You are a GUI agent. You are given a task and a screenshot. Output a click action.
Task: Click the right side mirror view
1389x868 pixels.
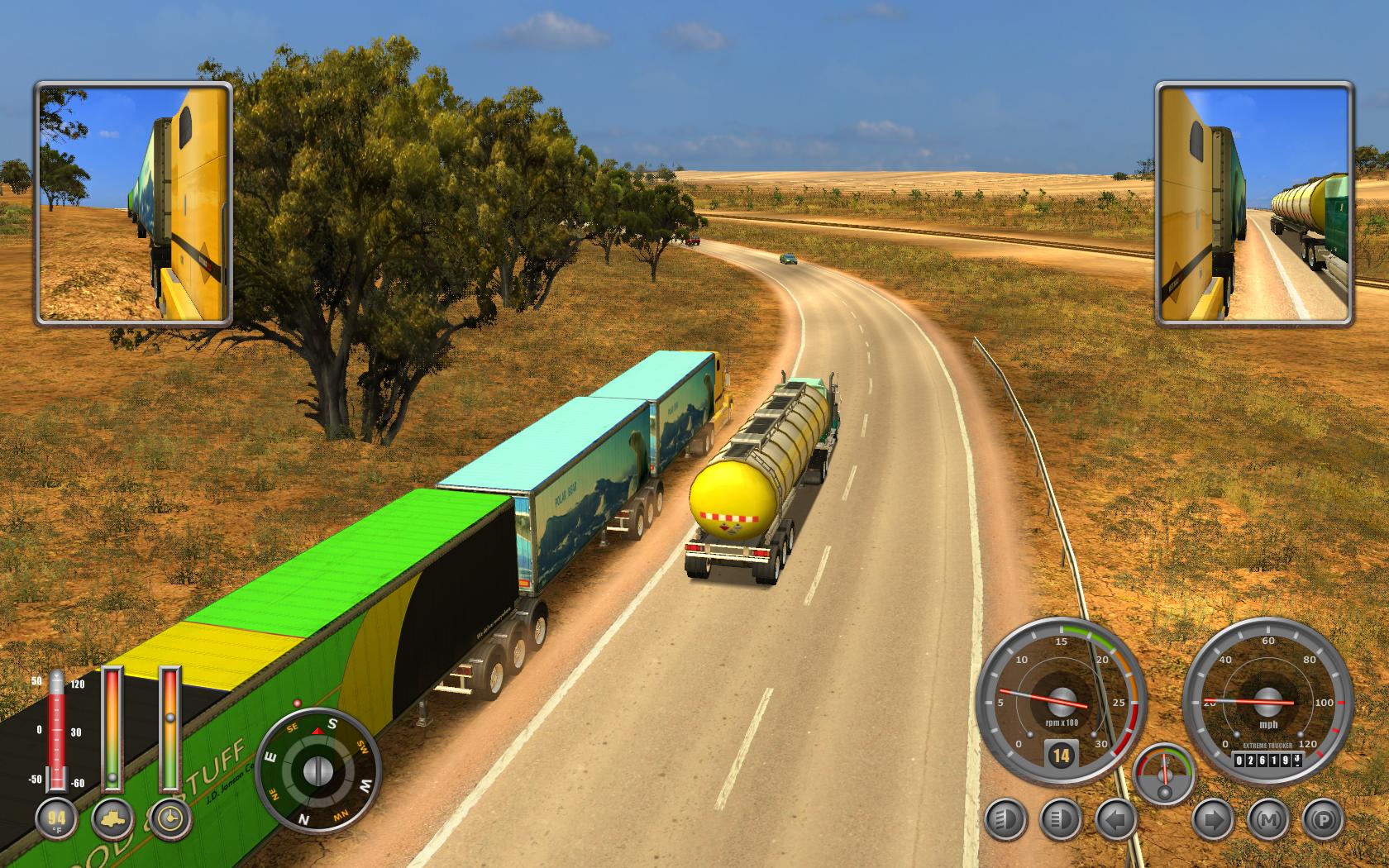click(x=1254, y=203)
